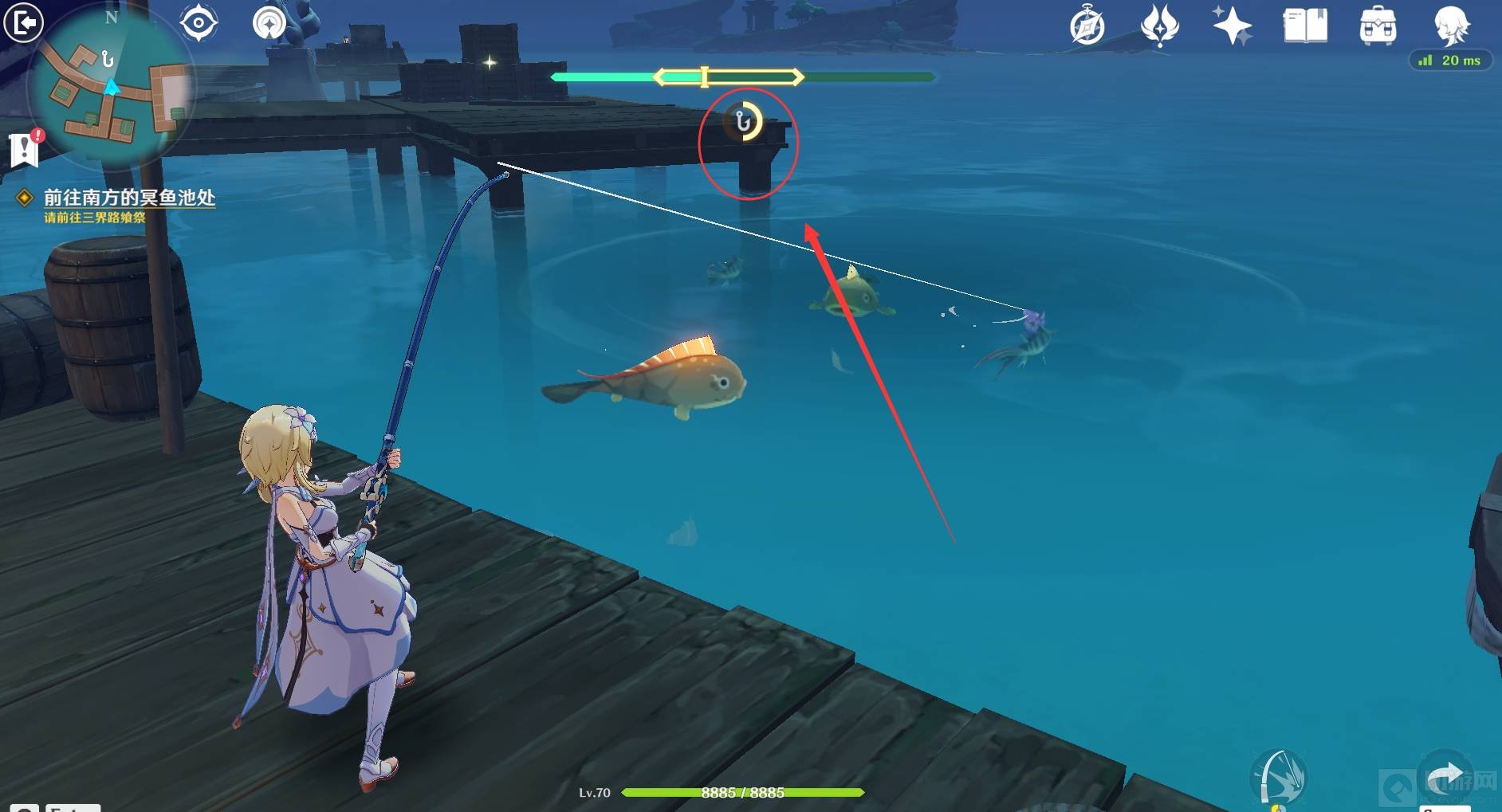Select the tracked quest 前往南方的冥鱼池处
The height and width of the screenshot is (812, 1502).
pyautogui.click(x=128, y=198)
